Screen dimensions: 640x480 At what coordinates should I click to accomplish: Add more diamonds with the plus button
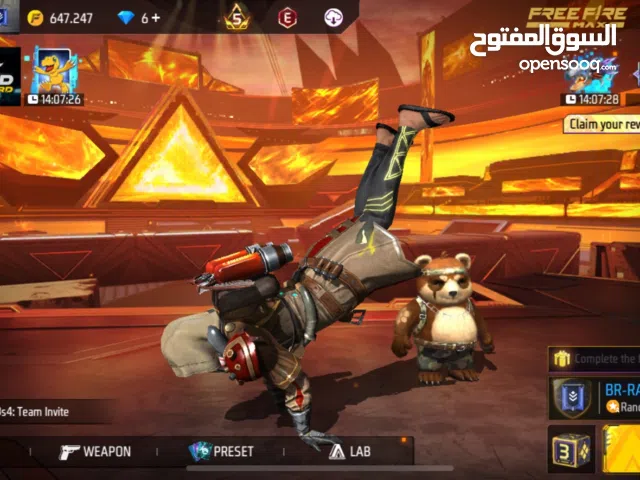[x=157, y=18]
